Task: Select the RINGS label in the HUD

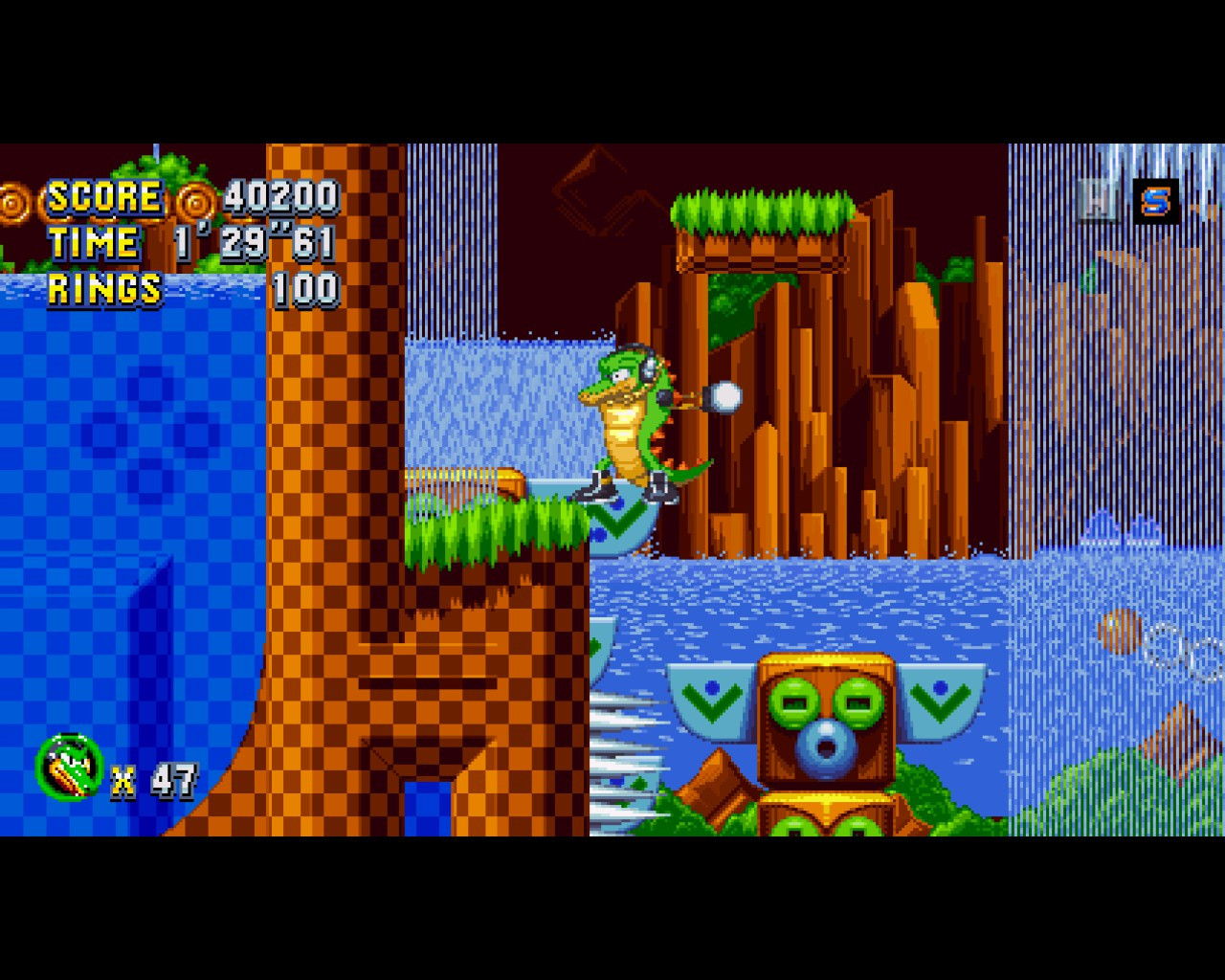Action: click(x=106, y=285)
